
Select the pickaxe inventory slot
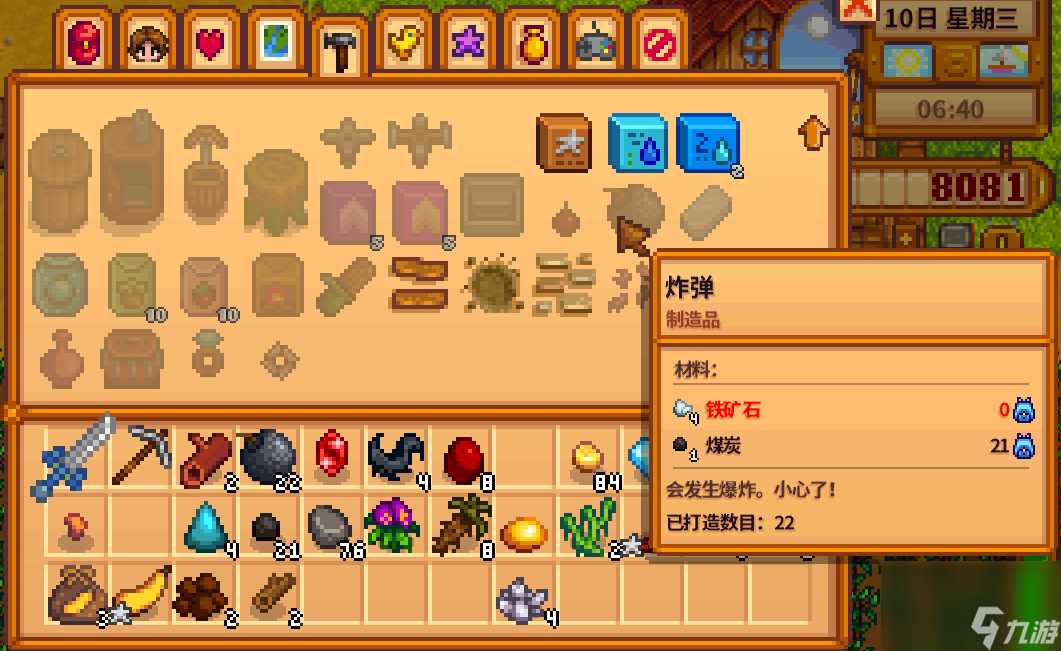(142, 457)
